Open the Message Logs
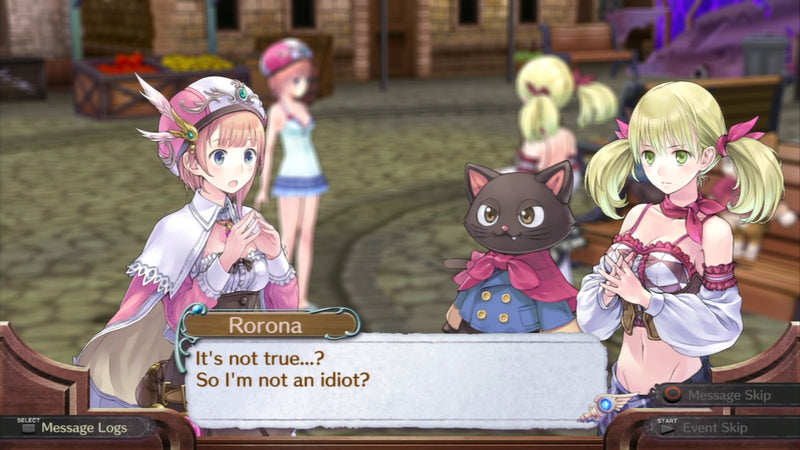 (78, 427)
